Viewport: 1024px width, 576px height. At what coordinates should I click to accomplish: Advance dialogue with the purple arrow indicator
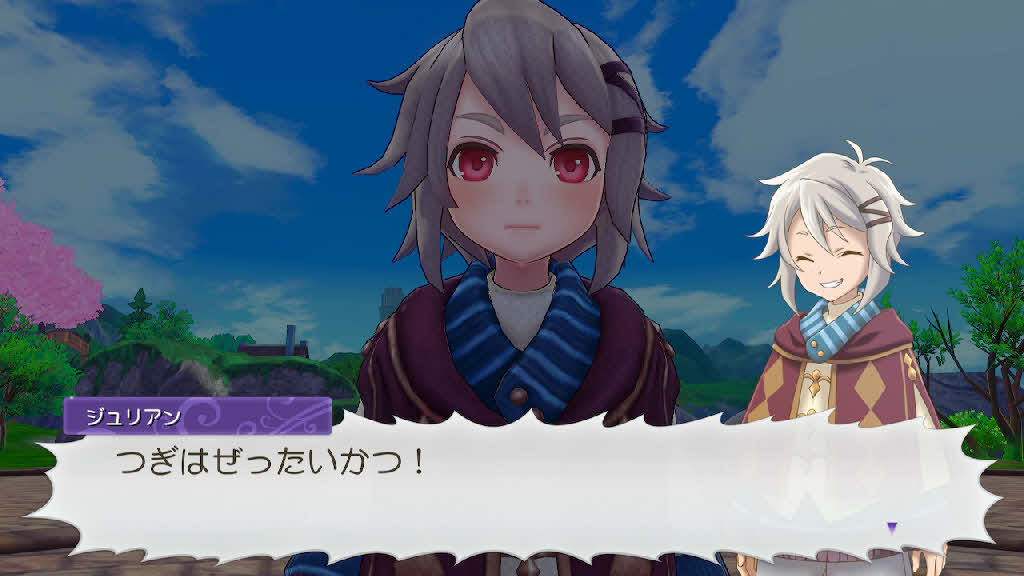892,526
